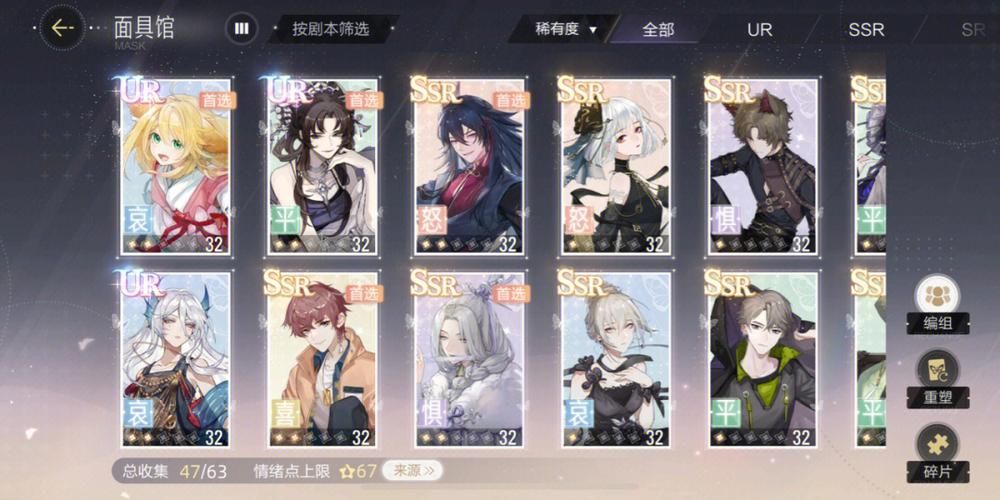1000x500 pixels.
Task: Open the 来源 source link
Action: click(413, 470)
